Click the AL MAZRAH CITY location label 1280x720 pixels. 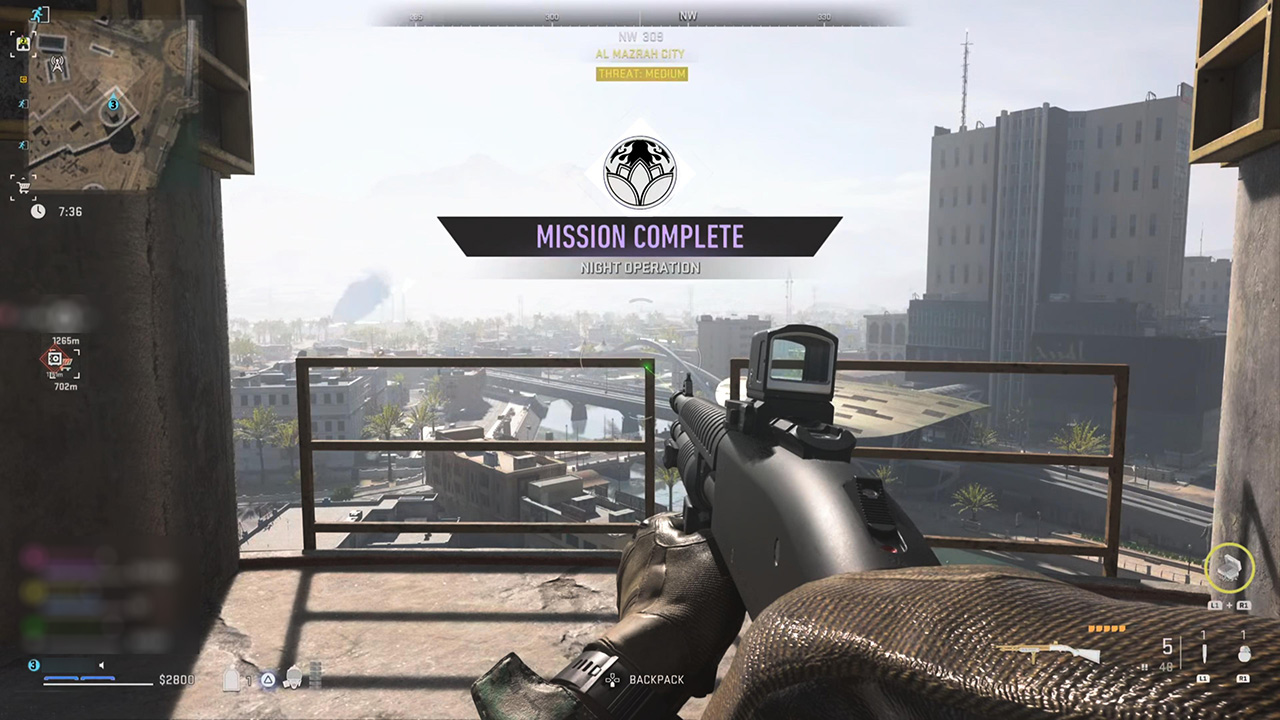(x=640, y=55)
